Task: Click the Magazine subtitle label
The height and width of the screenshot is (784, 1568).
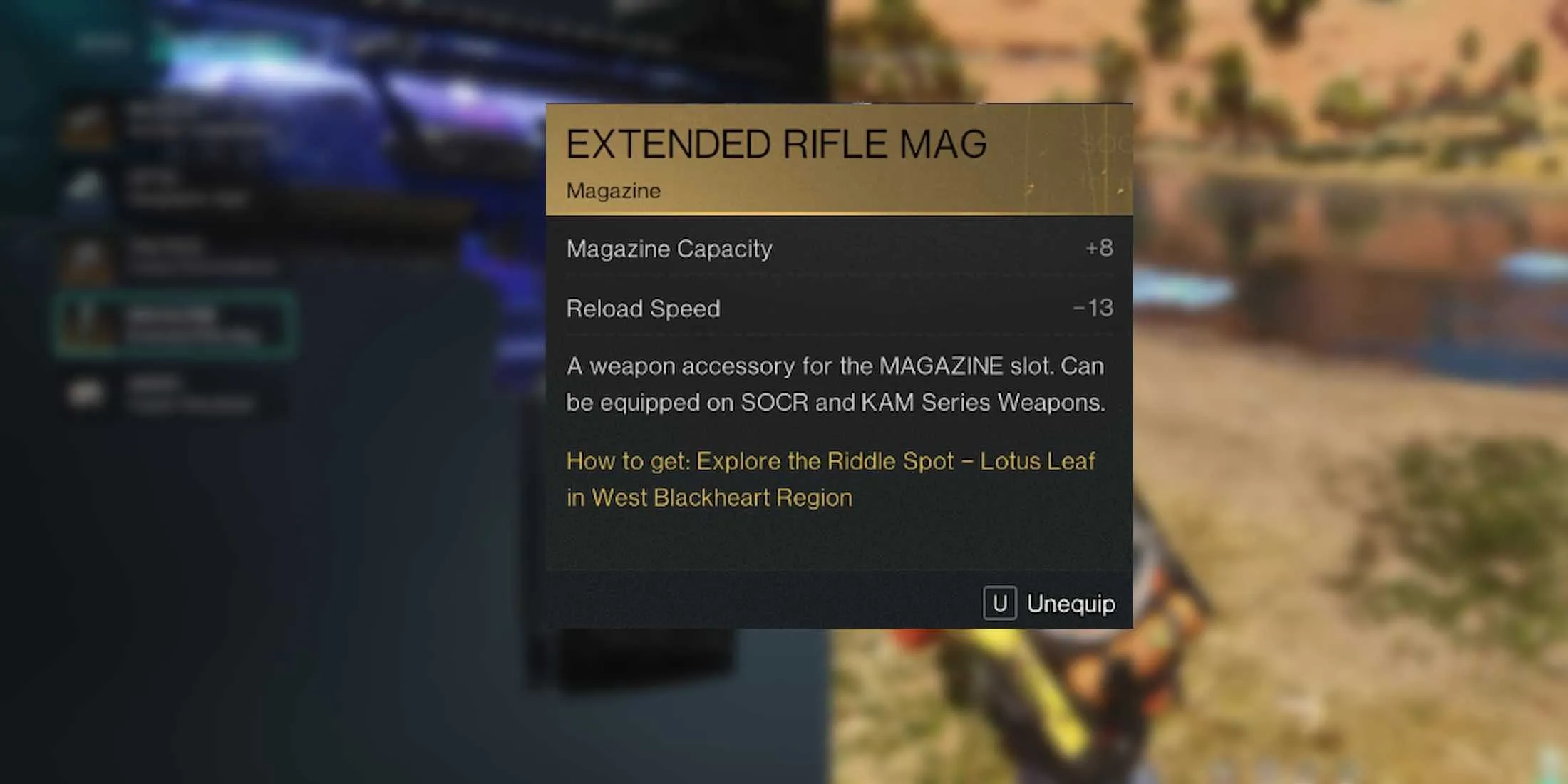Action: click(x=613, y=191)
